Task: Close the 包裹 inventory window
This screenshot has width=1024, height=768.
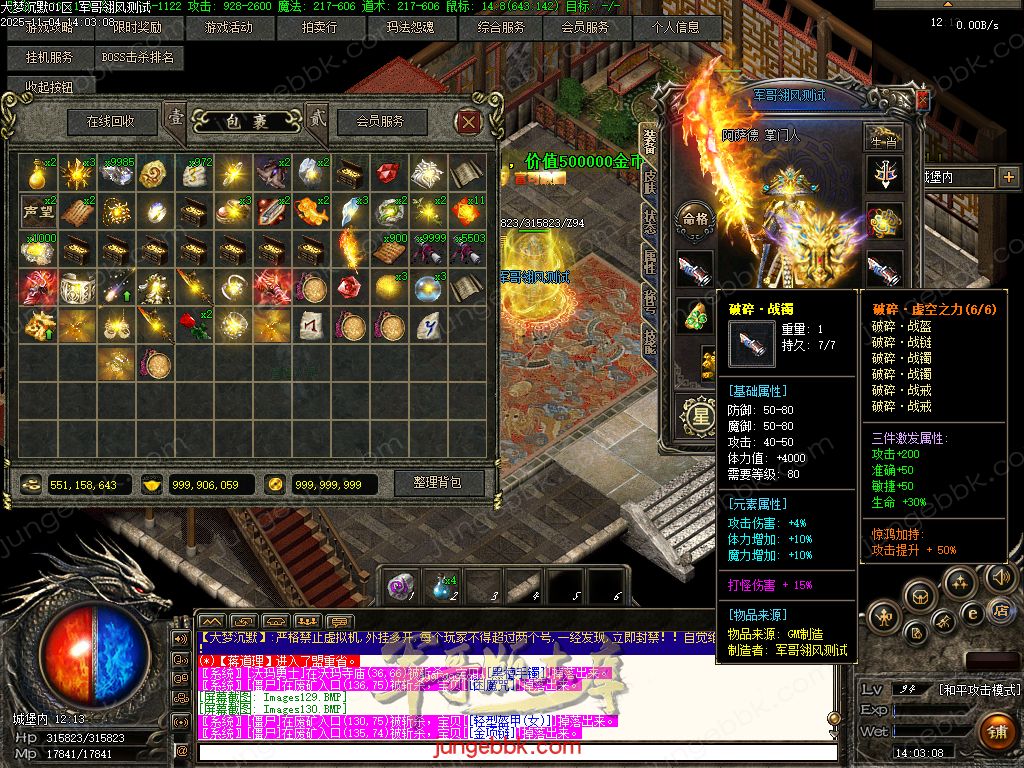Action: coord(468,122)
